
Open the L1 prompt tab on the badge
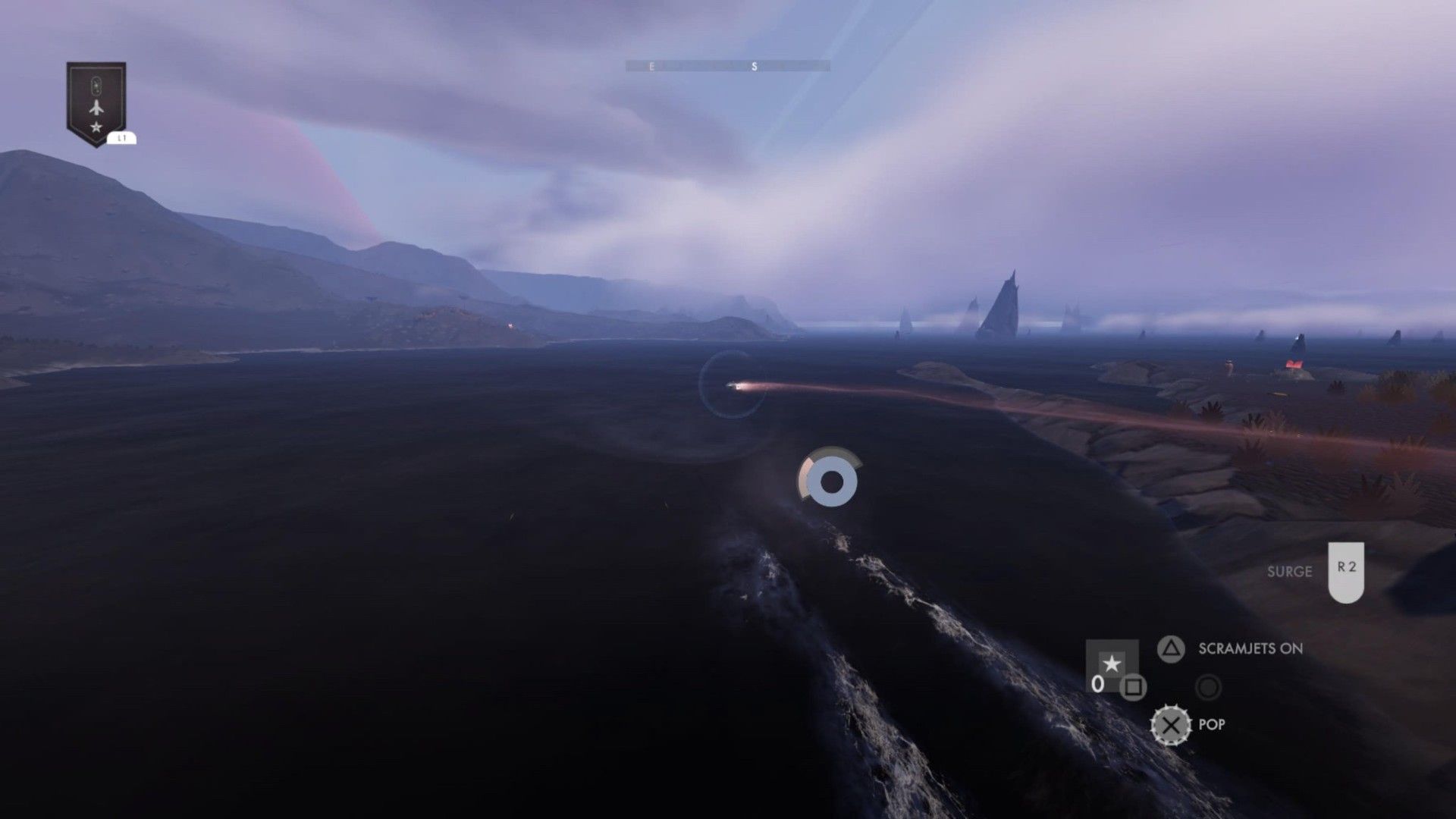pyautogui.click(x=123, y=139)
